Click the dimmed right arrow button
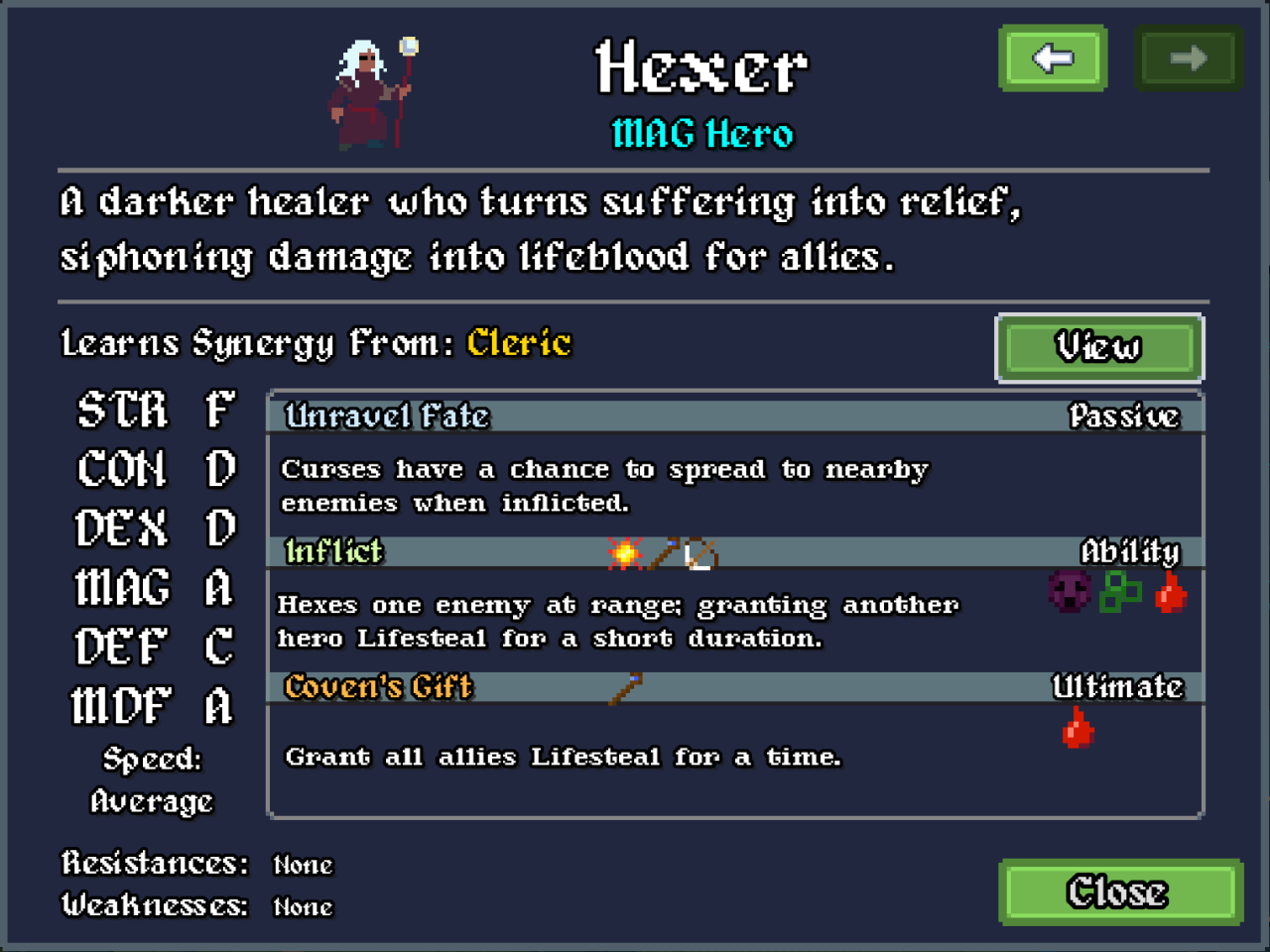Screen dimensions: 1270x952 click(1188, 59)
